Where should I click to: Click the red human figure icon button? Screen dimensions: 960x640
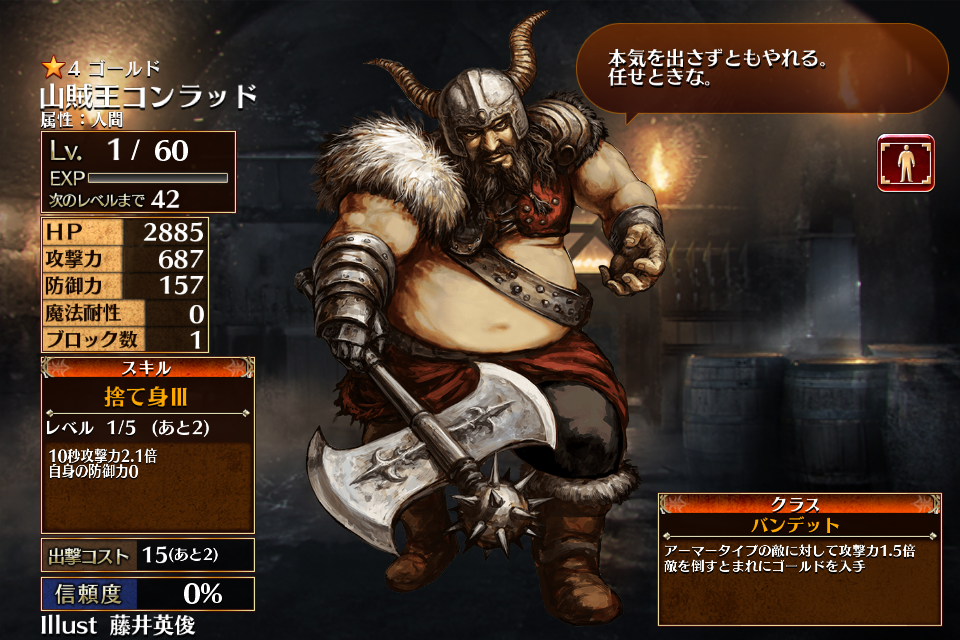click(x=905, y=162)
